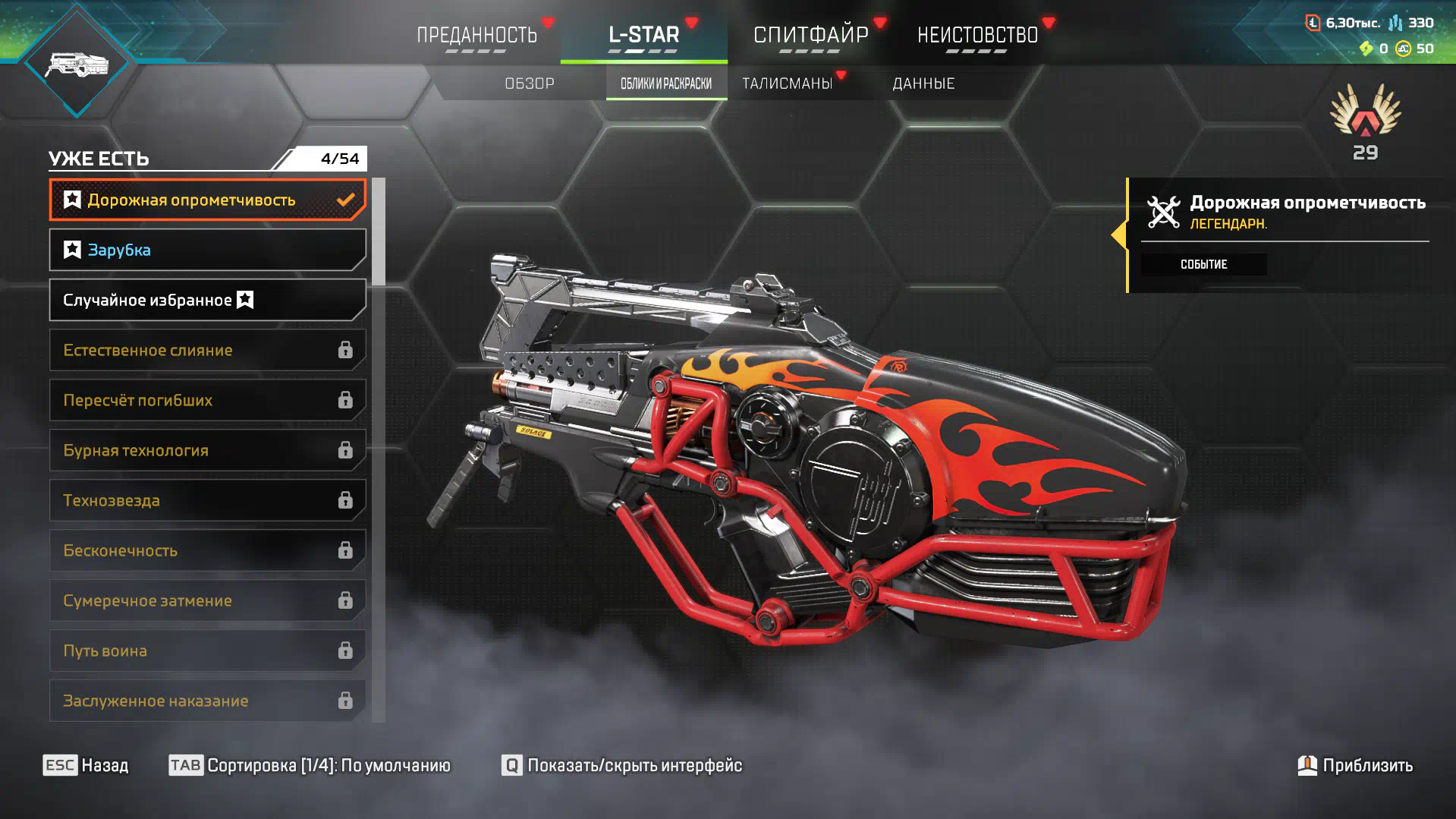This screenshot has height=819, width=1456.
Task: Choose the Сумеречное затмение skin entry
Action: coord(207,600)
